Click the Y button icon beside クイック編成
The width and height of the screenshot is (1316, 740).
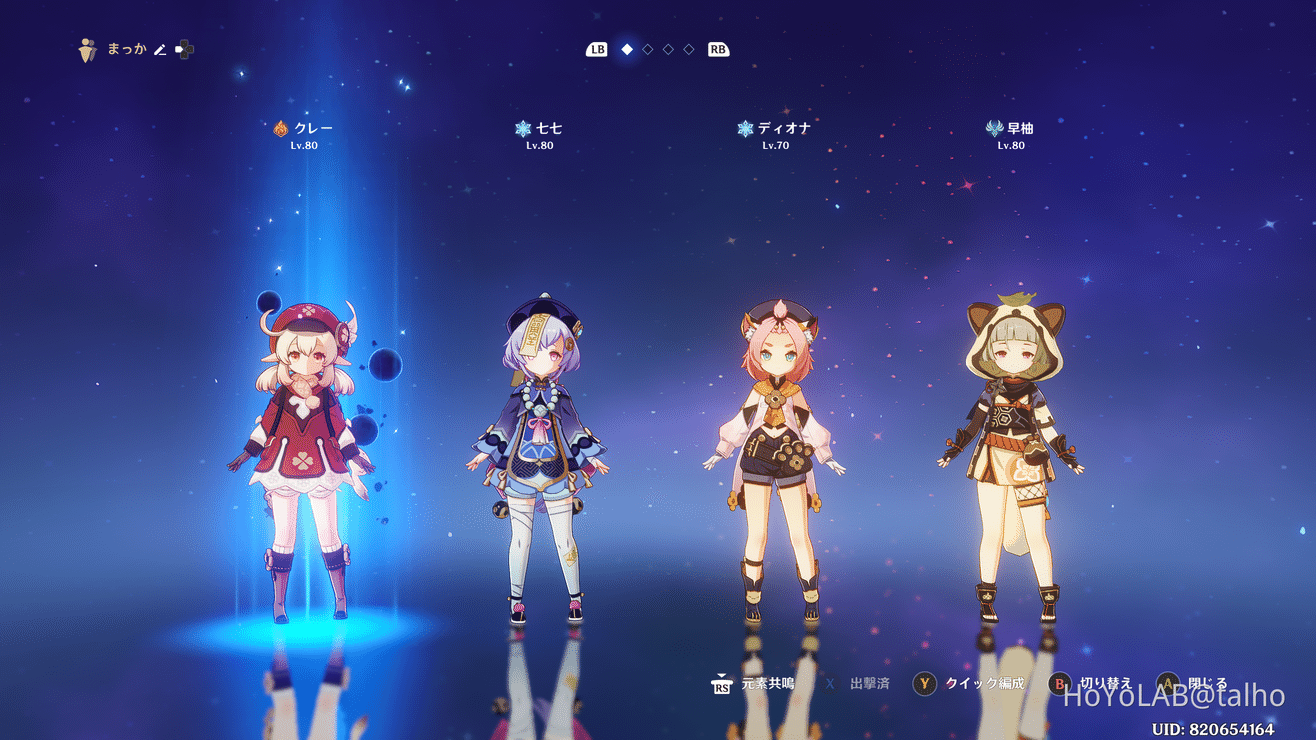922,686
